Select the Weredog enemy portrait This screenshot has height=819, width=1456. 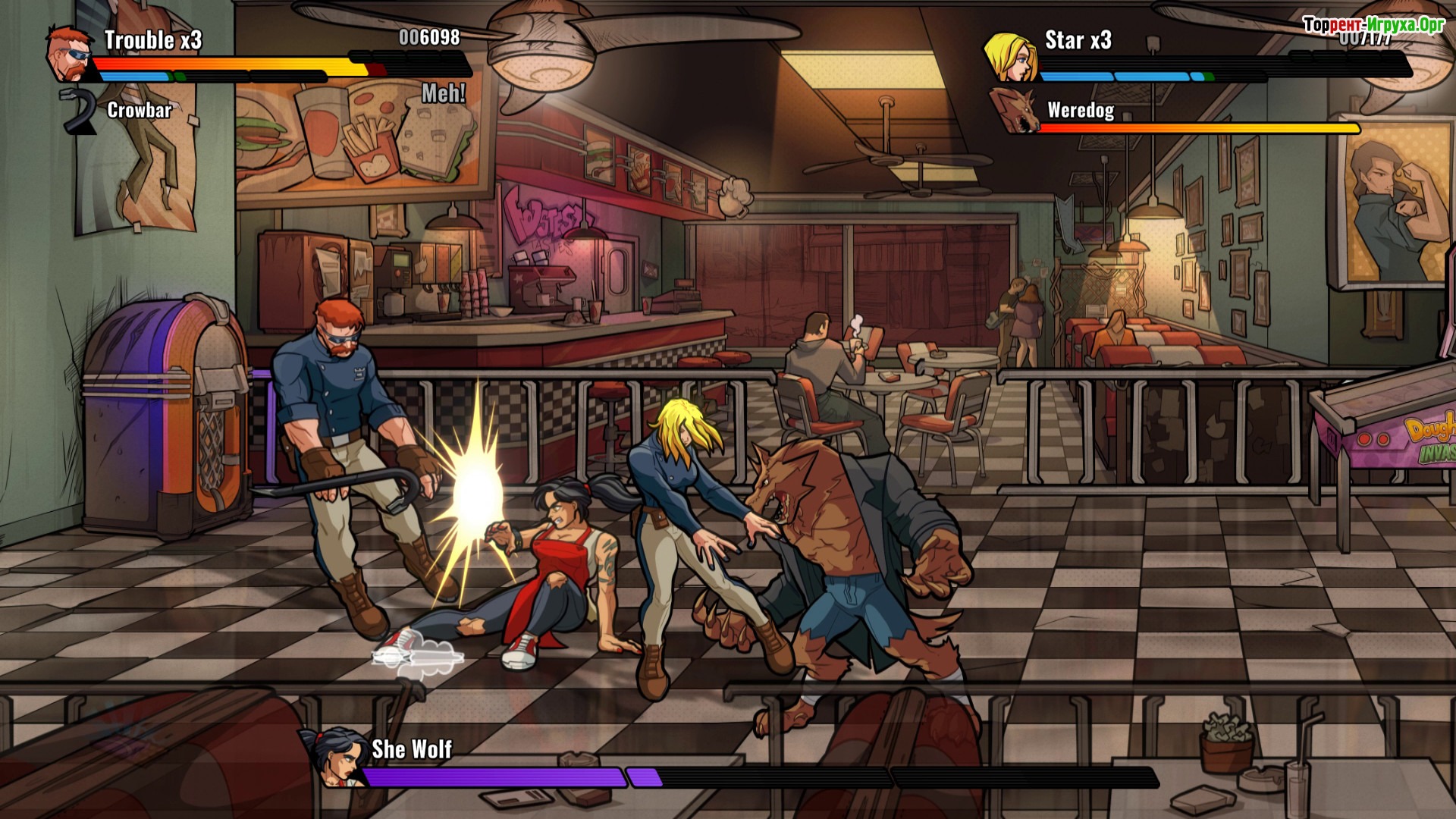click(1014, 111)
